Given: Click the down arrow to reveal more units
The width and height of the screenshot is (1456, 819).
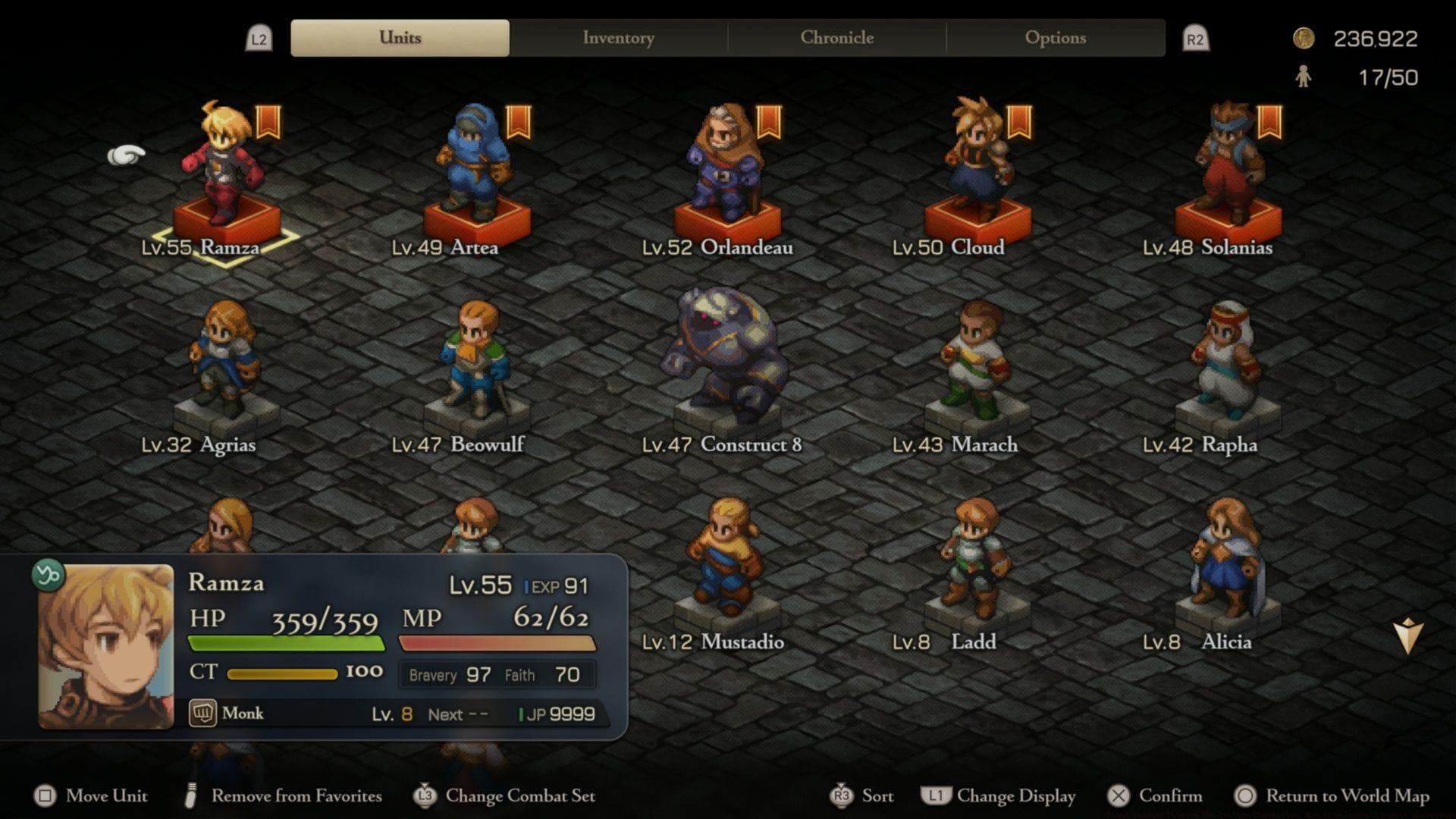Looking at the screenshot, I should coord(1407,632).
